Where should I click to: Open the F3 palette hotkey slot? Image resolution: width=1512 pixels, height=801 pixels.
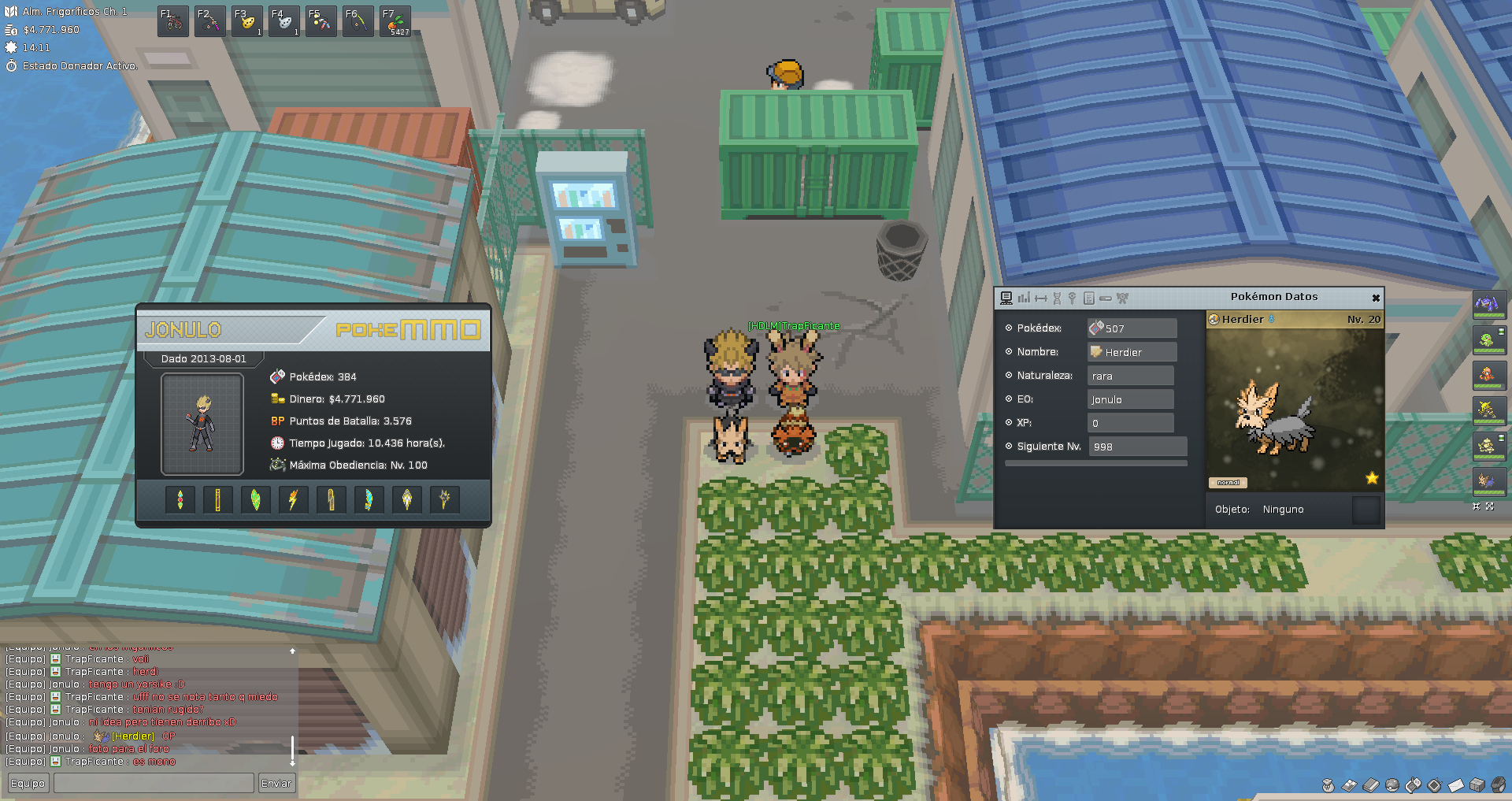[246, 20]
